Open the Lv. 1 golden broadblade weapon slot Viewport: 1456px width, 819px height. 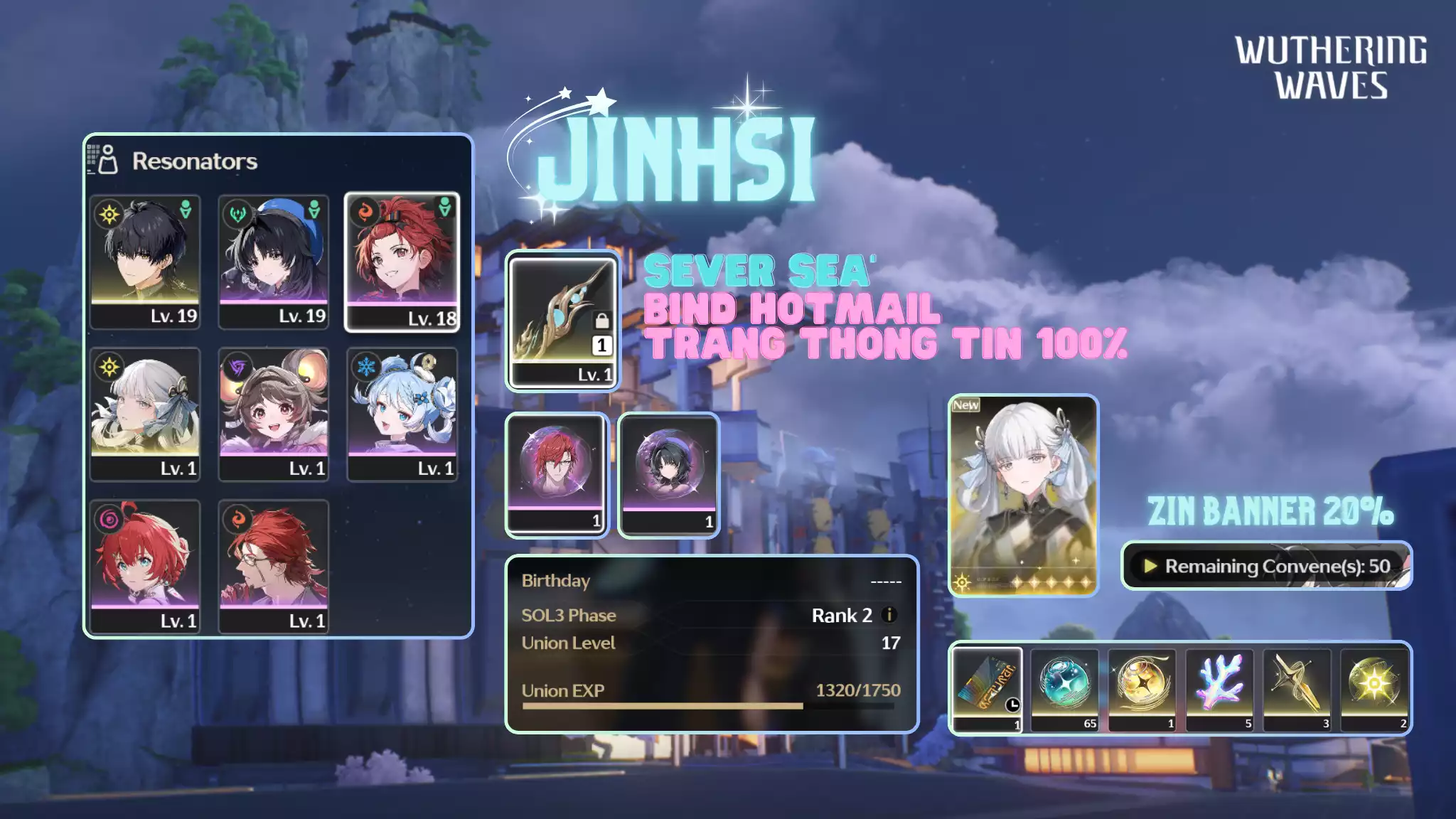tap(562, 321)
